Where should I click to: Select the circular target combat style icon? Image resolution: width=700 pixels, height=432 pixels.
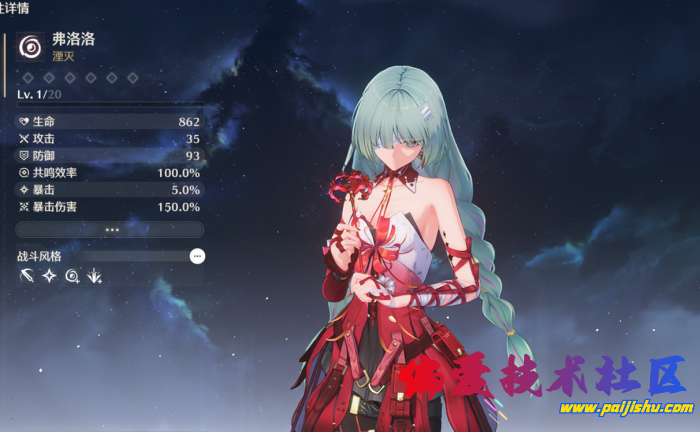(72, 276)
